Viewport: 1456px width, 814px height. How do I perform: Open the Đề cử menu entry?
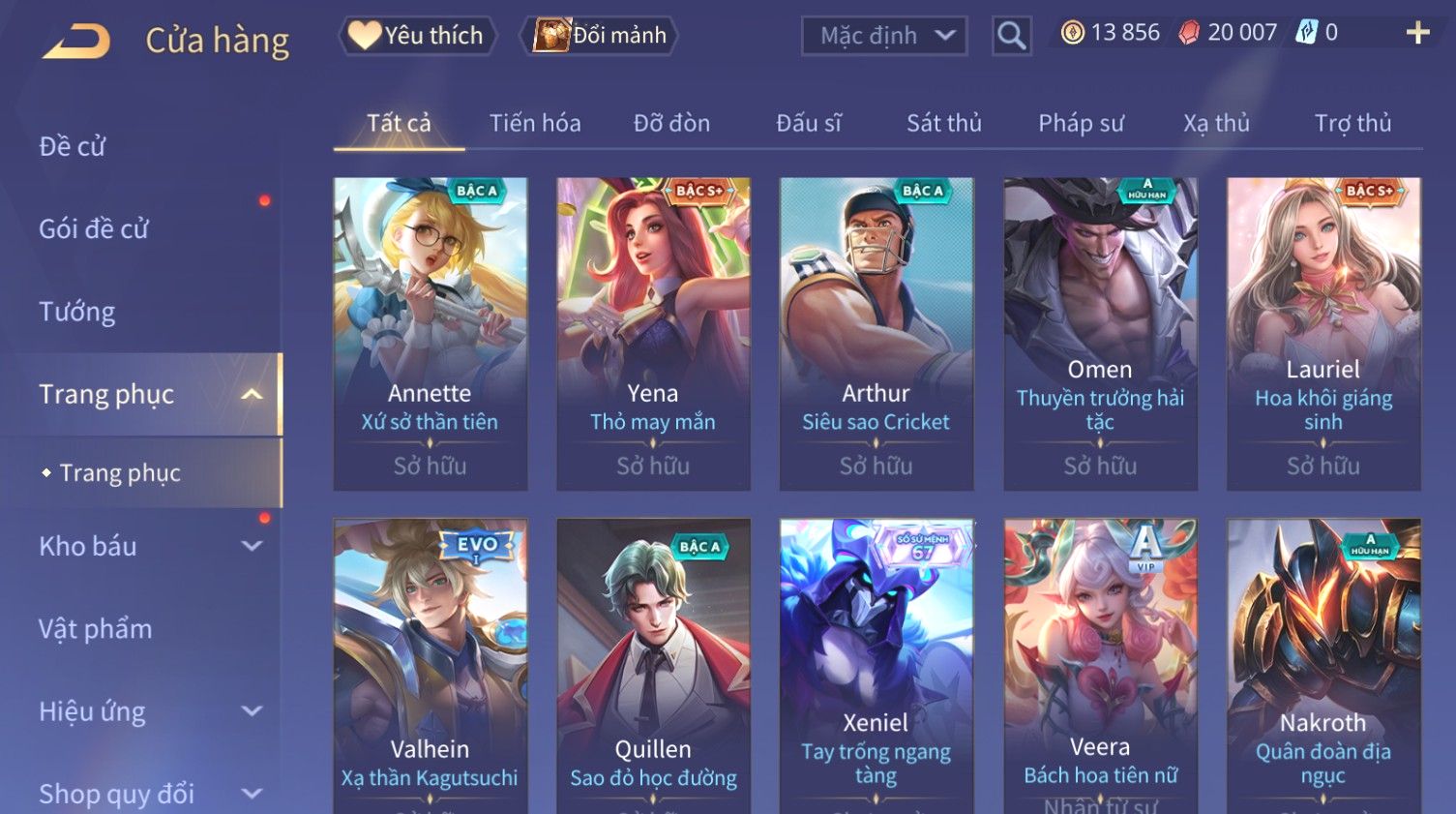click(73, 146)
